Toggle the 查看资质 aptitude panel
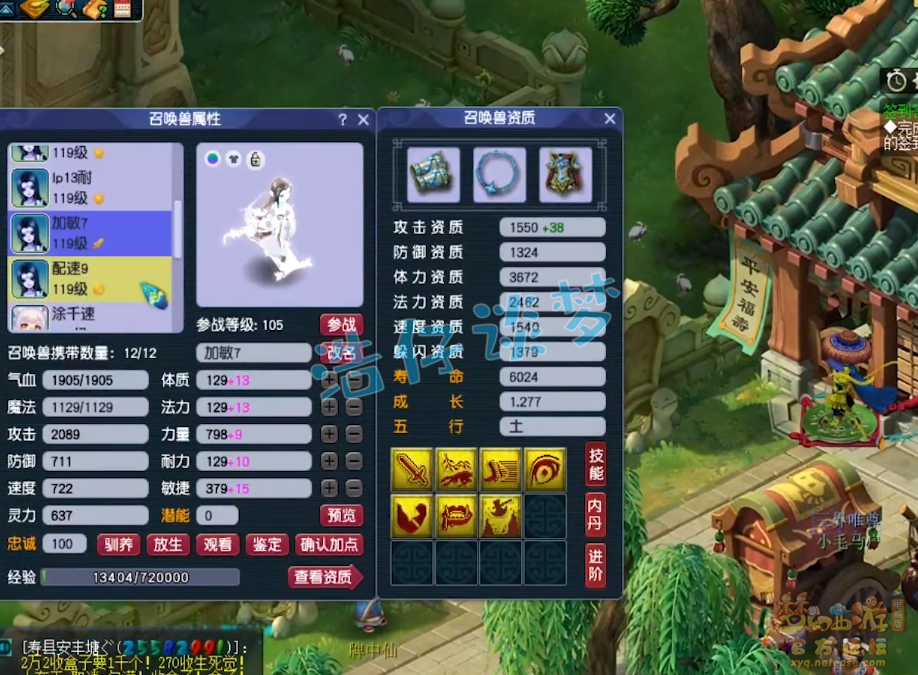This screenshot has height=675, width=918. (325, 577)
